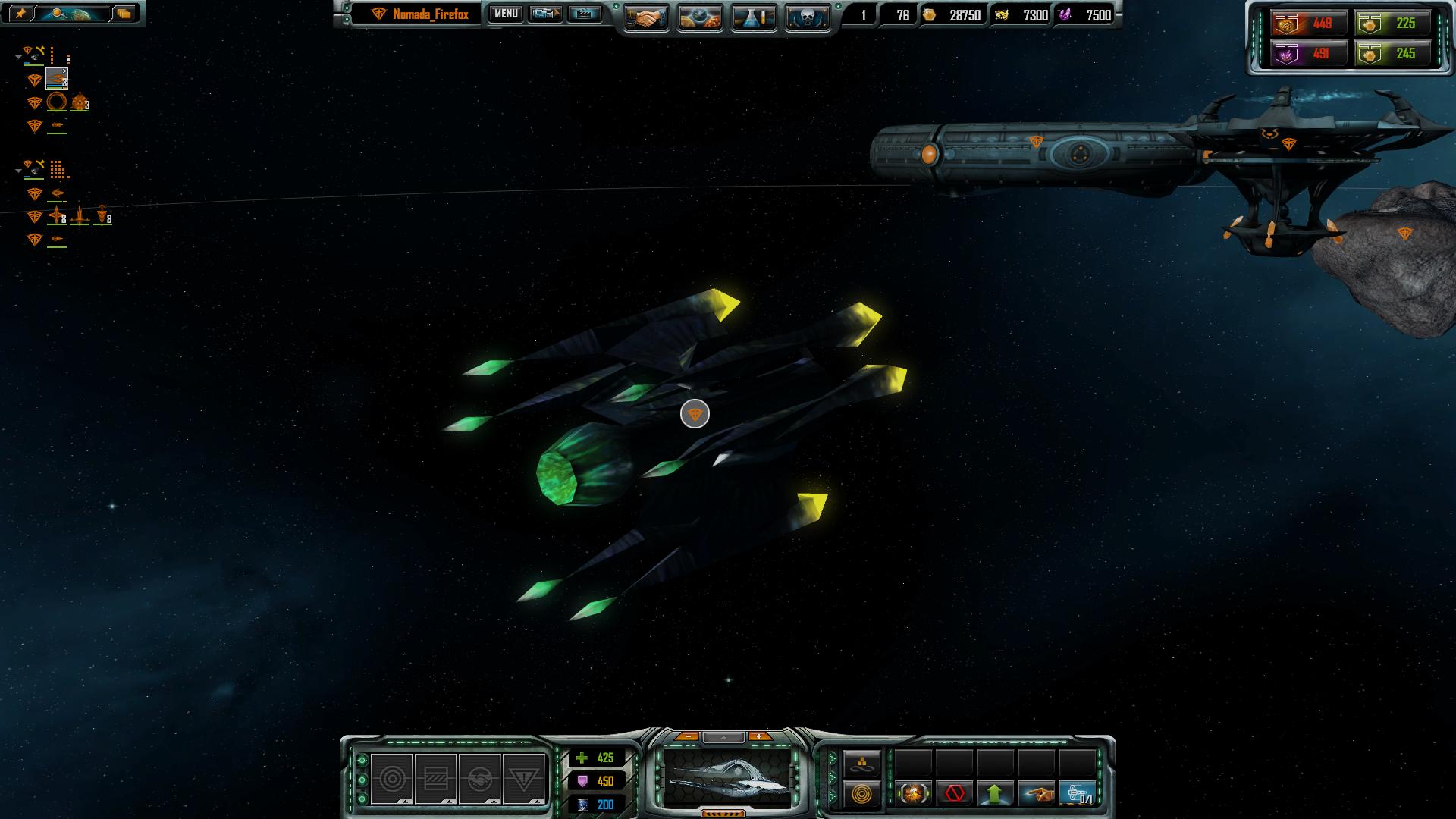The image size is (1456, 819).
Task: Click the stacked cards icon button
Action: point(124,14)
